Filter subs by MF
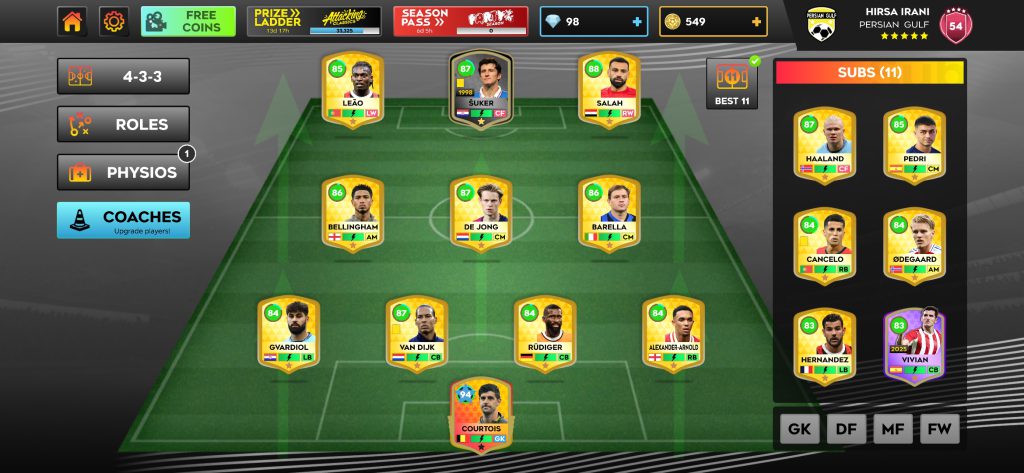The image size is (1024, 473). tap(893, 429)
